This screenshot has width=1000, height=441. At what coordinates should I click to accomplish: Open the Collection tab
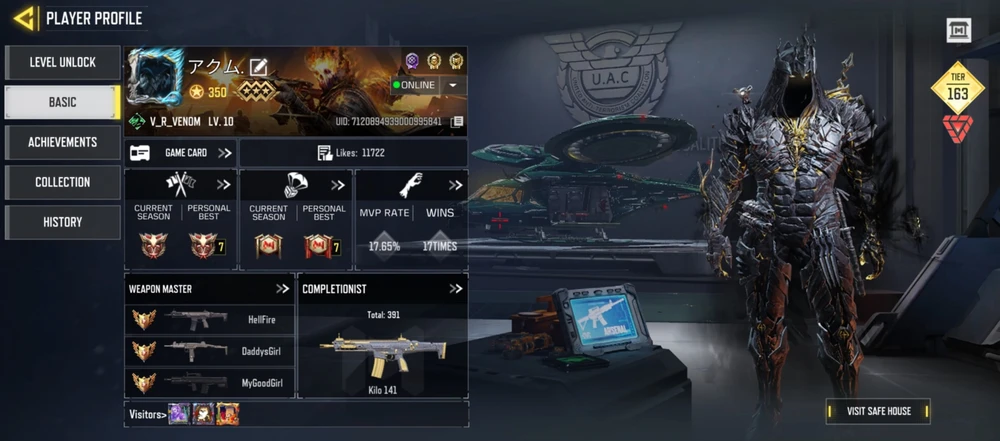tap(62, 182)
